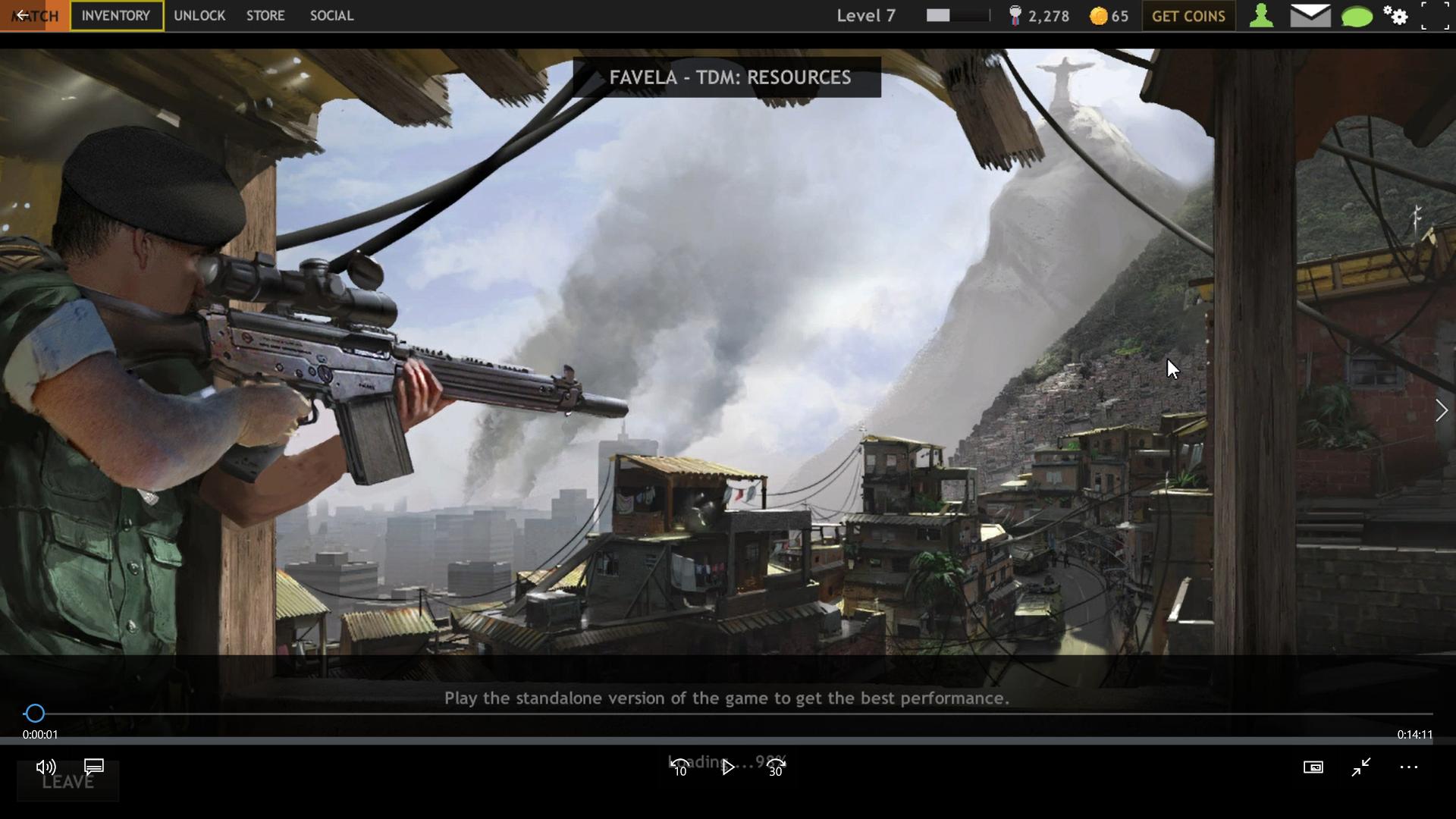Screen dimensions: 1456x819
Task: Toggle the game's fullscreen bracket icon
Action: pos(1434,16)
